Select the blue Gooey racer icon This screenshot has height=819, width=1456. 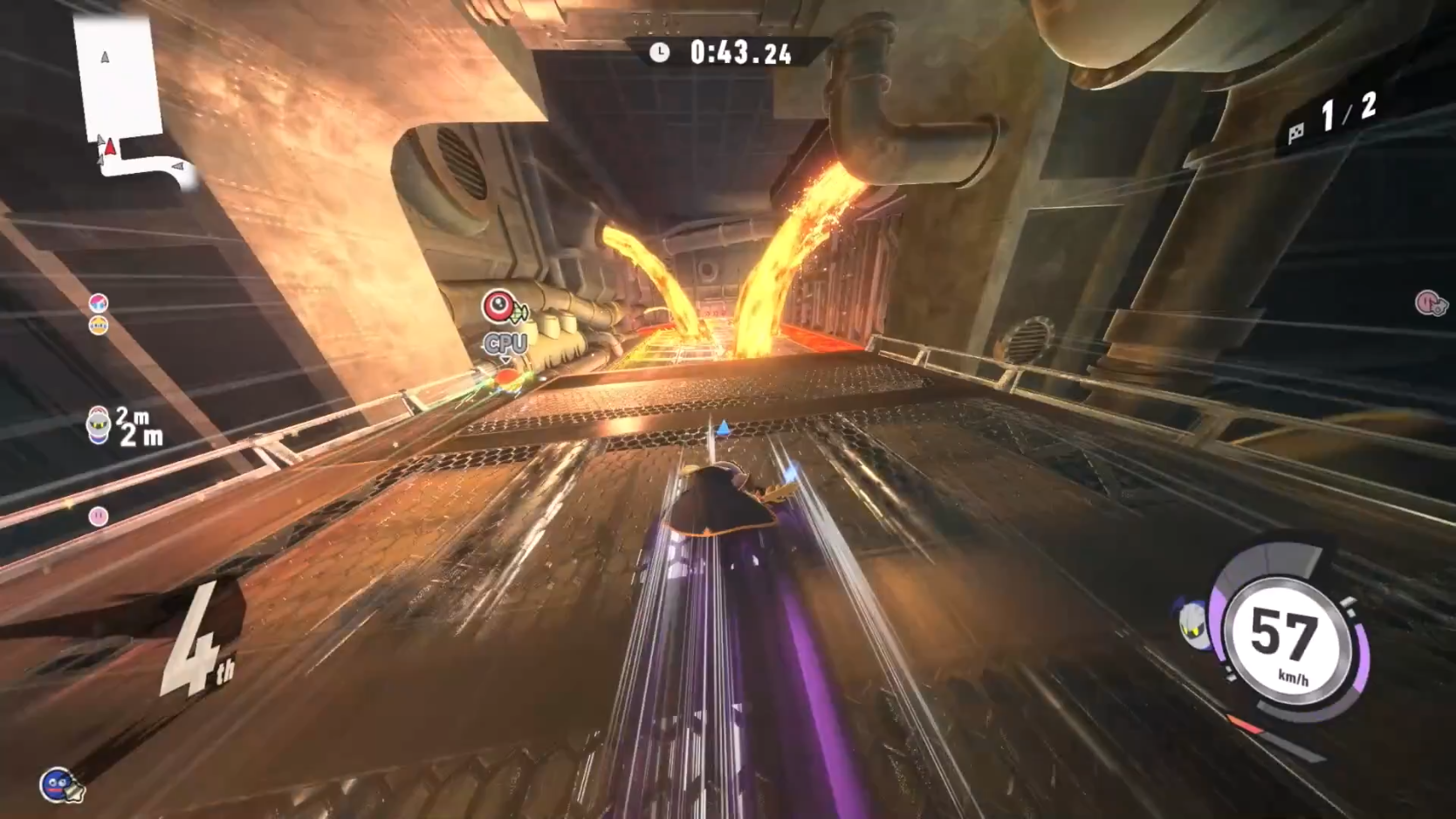(x=58, y=784)
